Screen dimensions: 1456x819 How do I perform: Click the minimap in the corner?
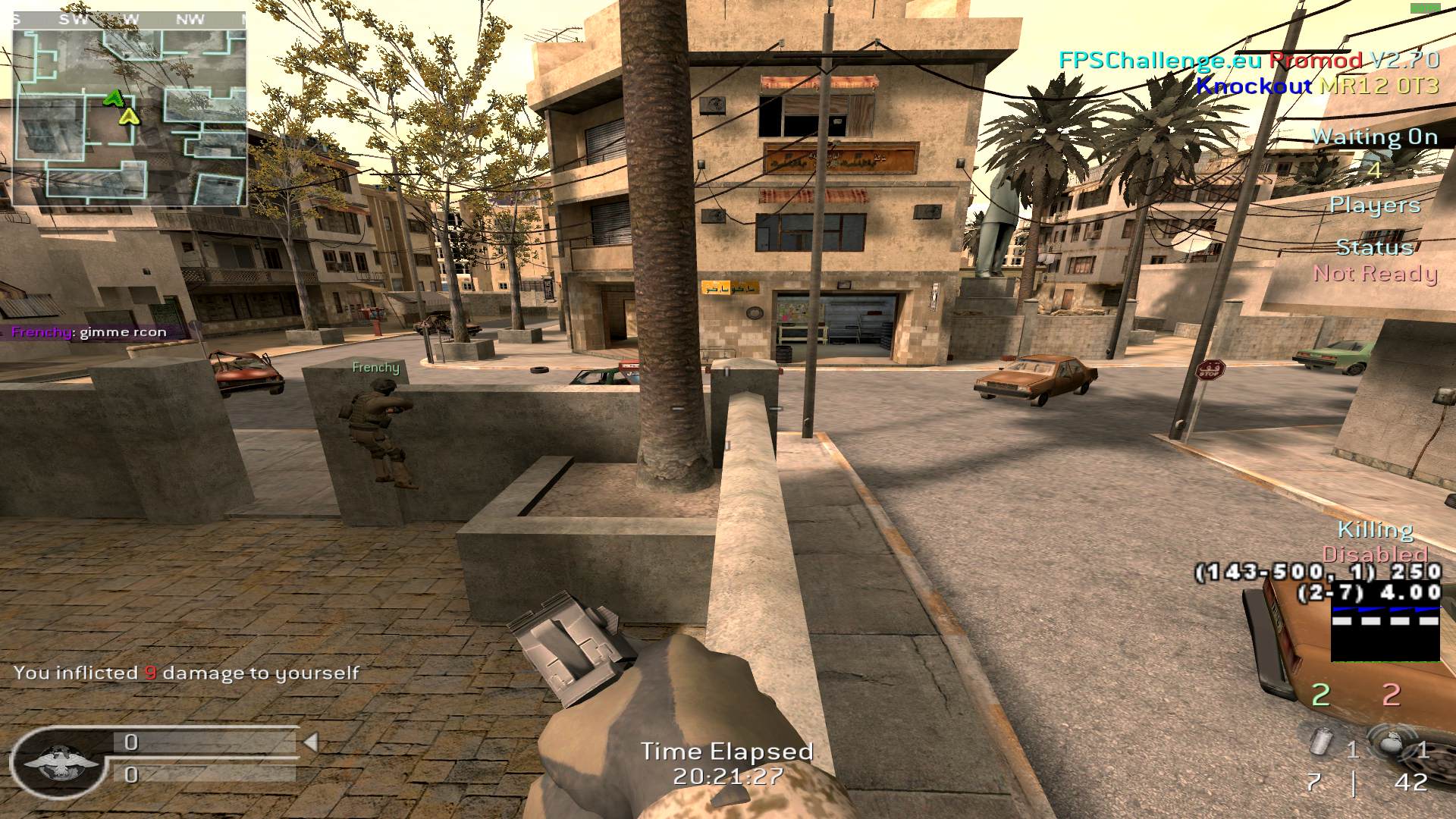tap(129, 110)
